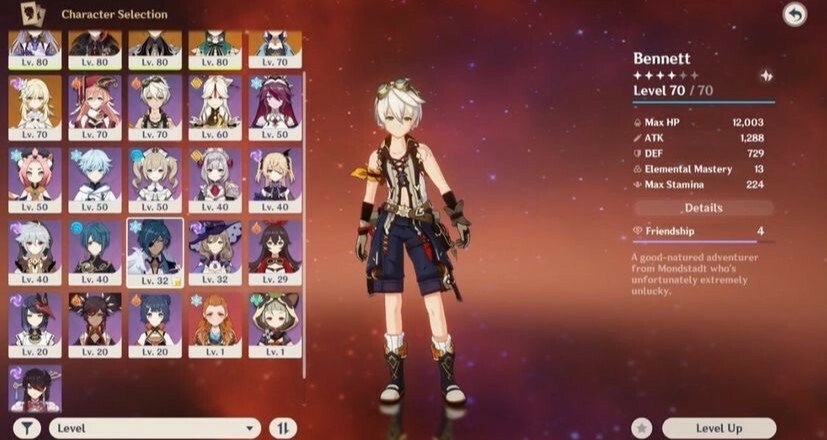Select Diona's character tile
The image size is (827, 440).
click(35, 176)
